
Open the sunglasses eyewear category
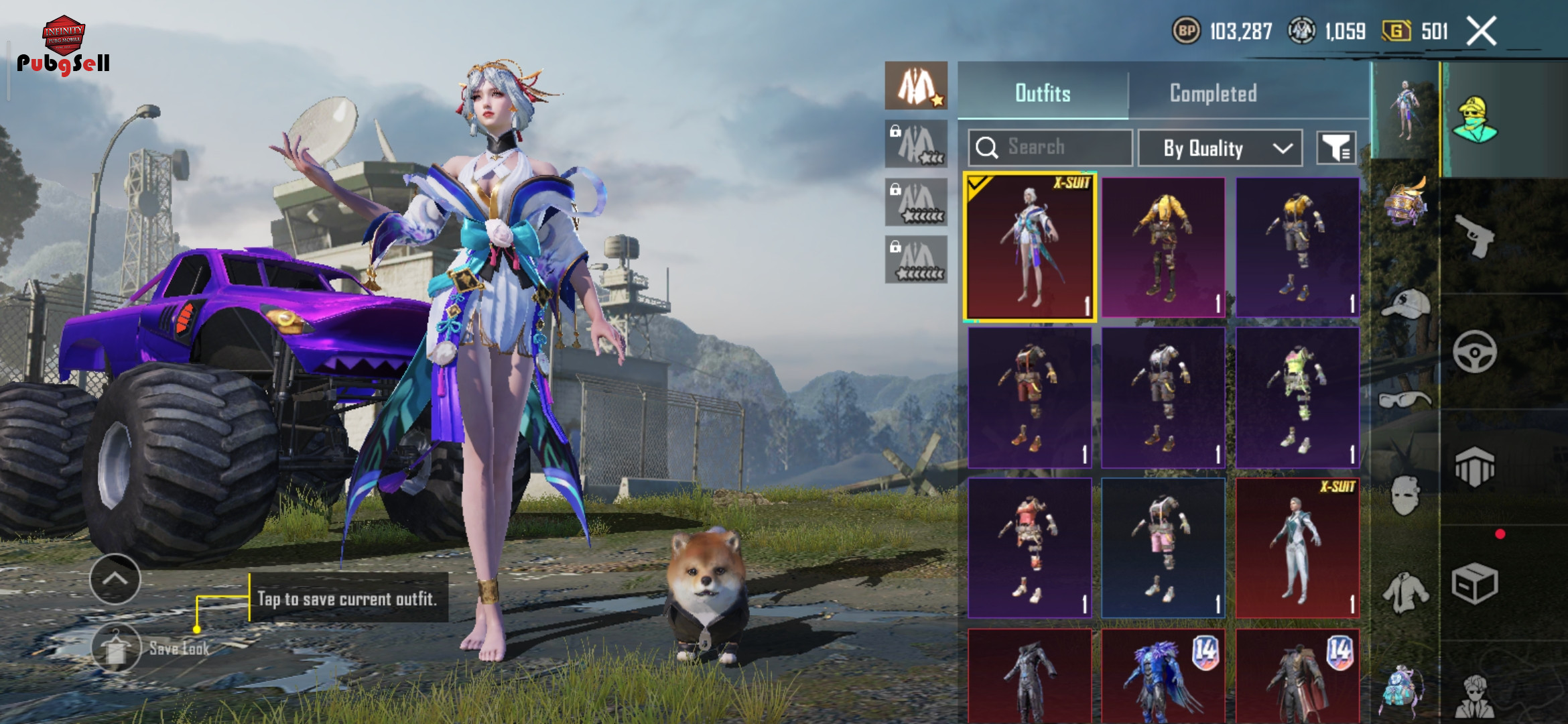(1405, 400)
